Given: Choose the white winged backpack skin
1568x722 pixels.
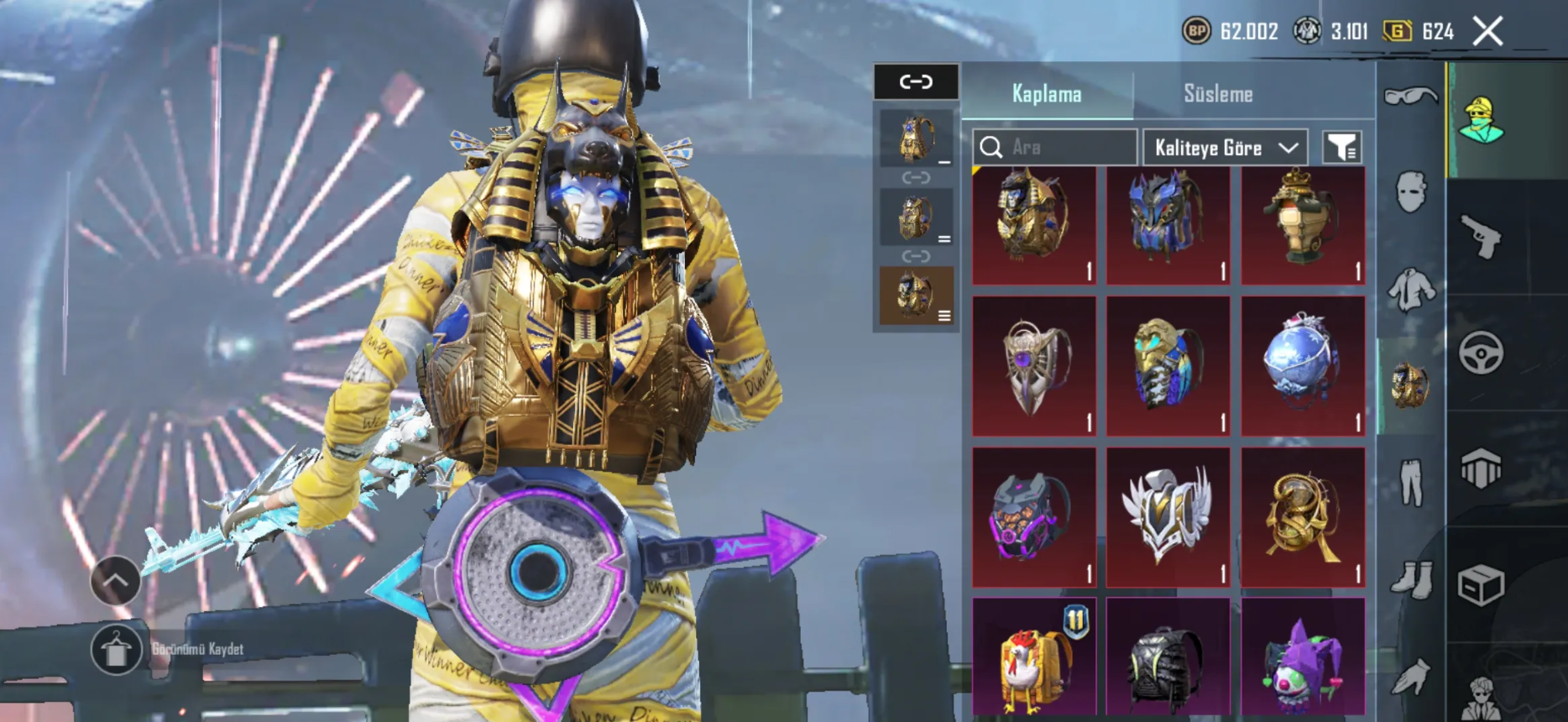Looking at the screenshot, I should pyautogui.click(x=1168, y=516).
